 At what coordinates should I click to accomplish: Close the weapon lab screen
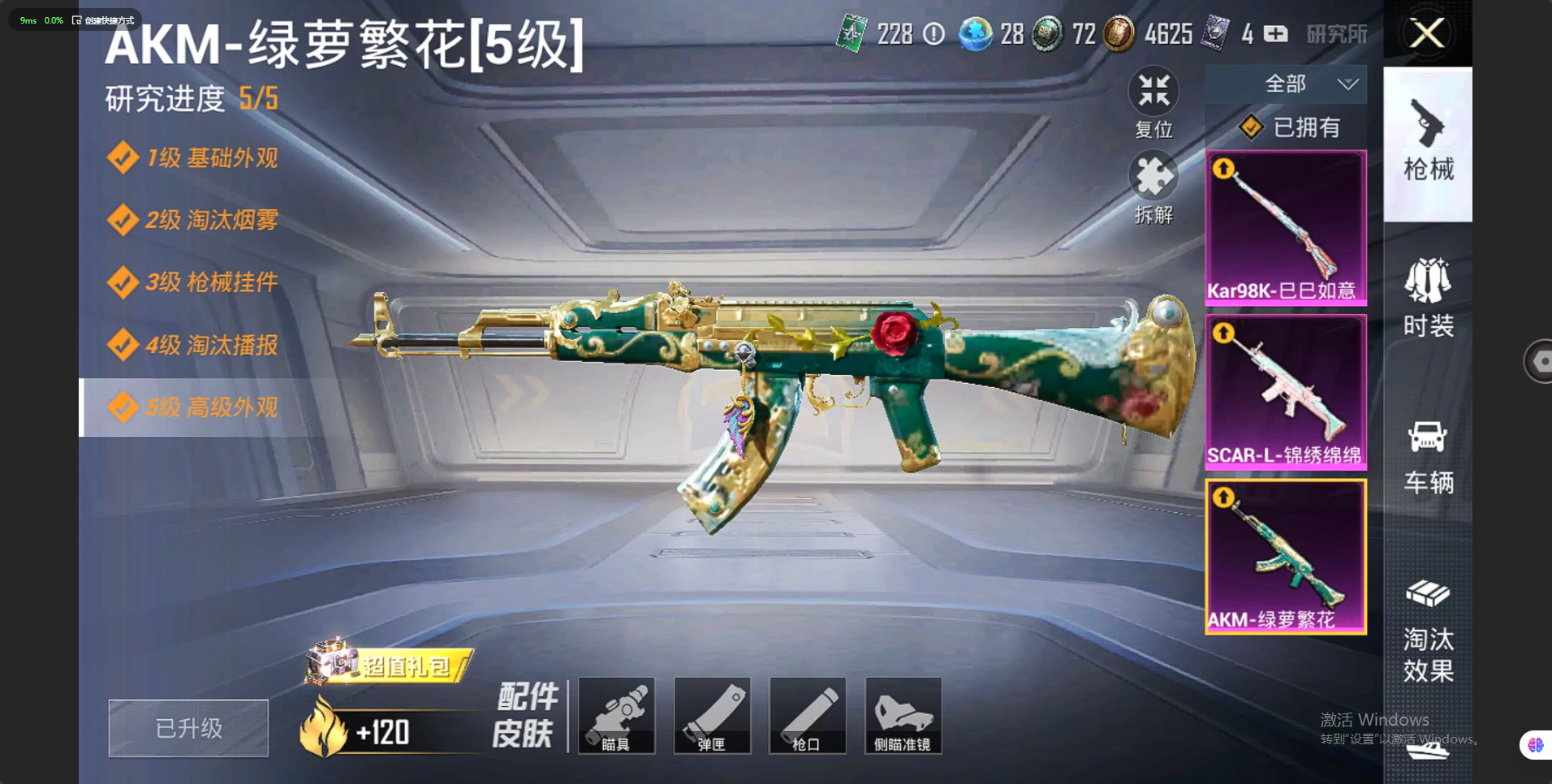click(1427, 34)
